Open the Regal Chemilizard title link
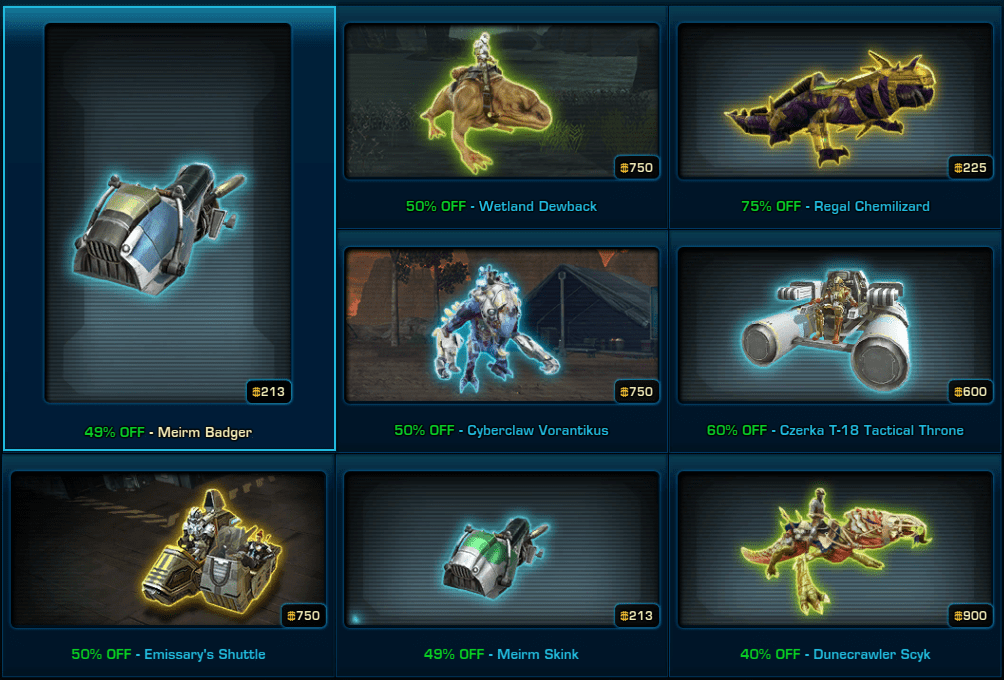 tap(871, 207)
